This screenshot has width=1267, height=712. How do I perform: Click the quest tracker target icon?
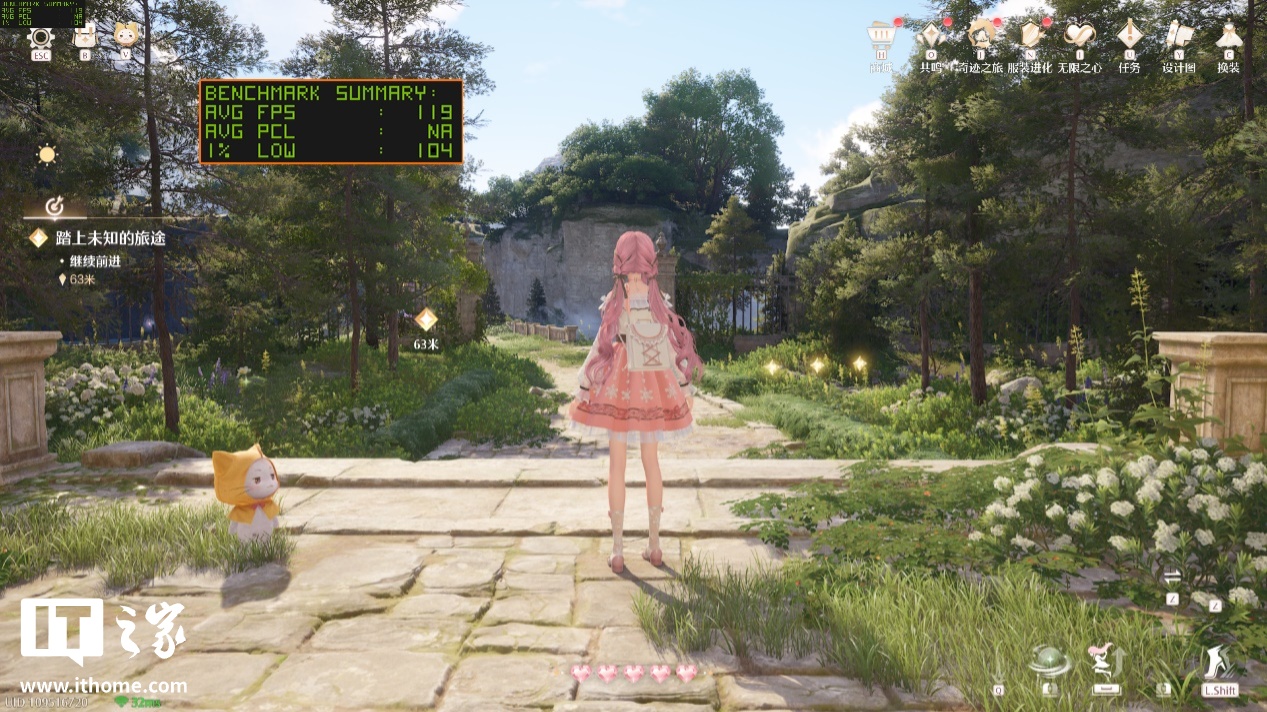pyautogui.click(x=56, y=207)
